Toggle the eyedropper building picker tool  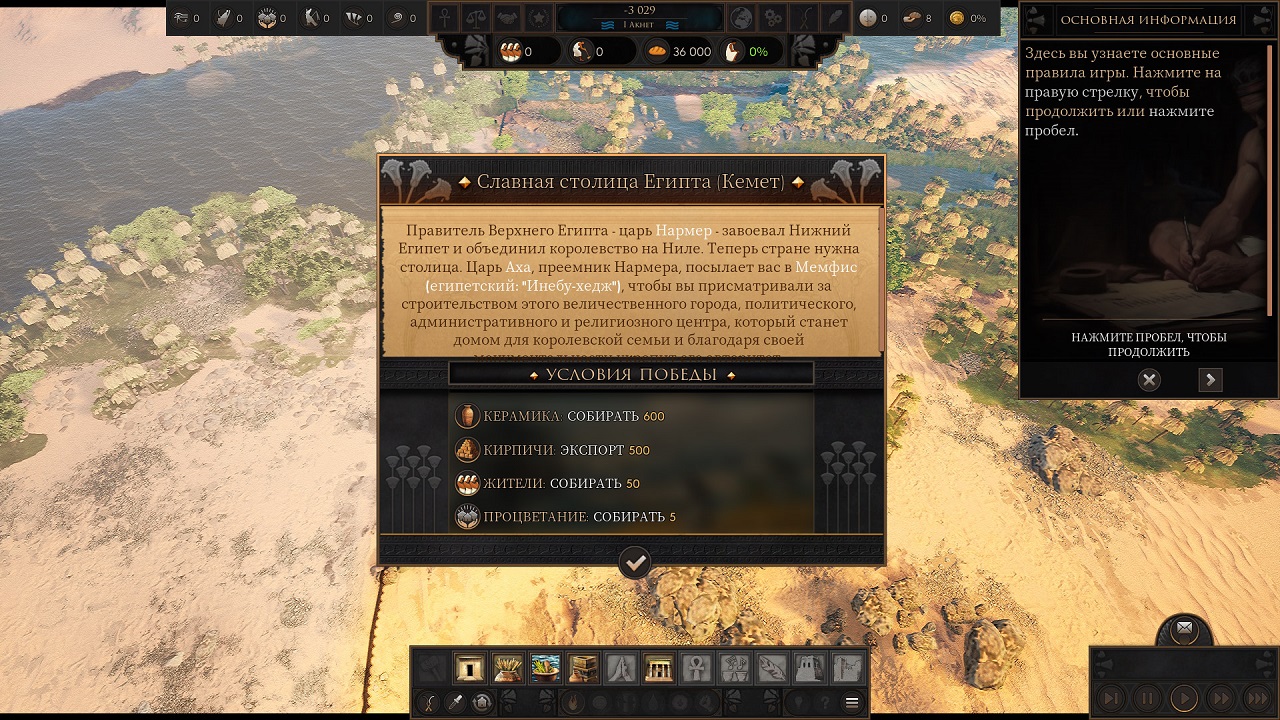453,702
